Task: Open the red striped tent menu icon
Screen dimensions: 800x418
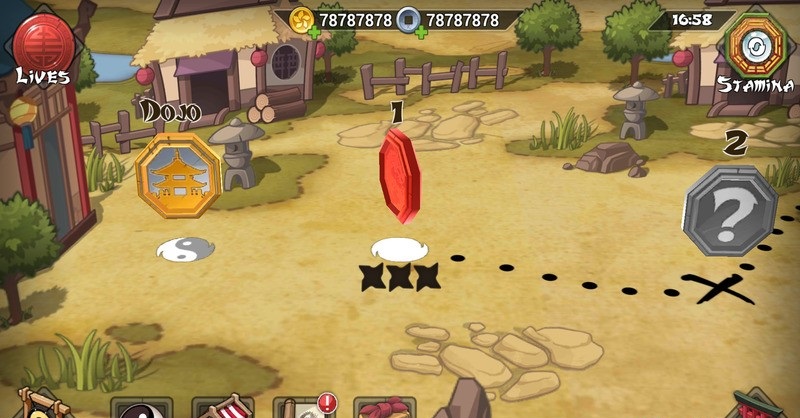Action: point(223,409)
